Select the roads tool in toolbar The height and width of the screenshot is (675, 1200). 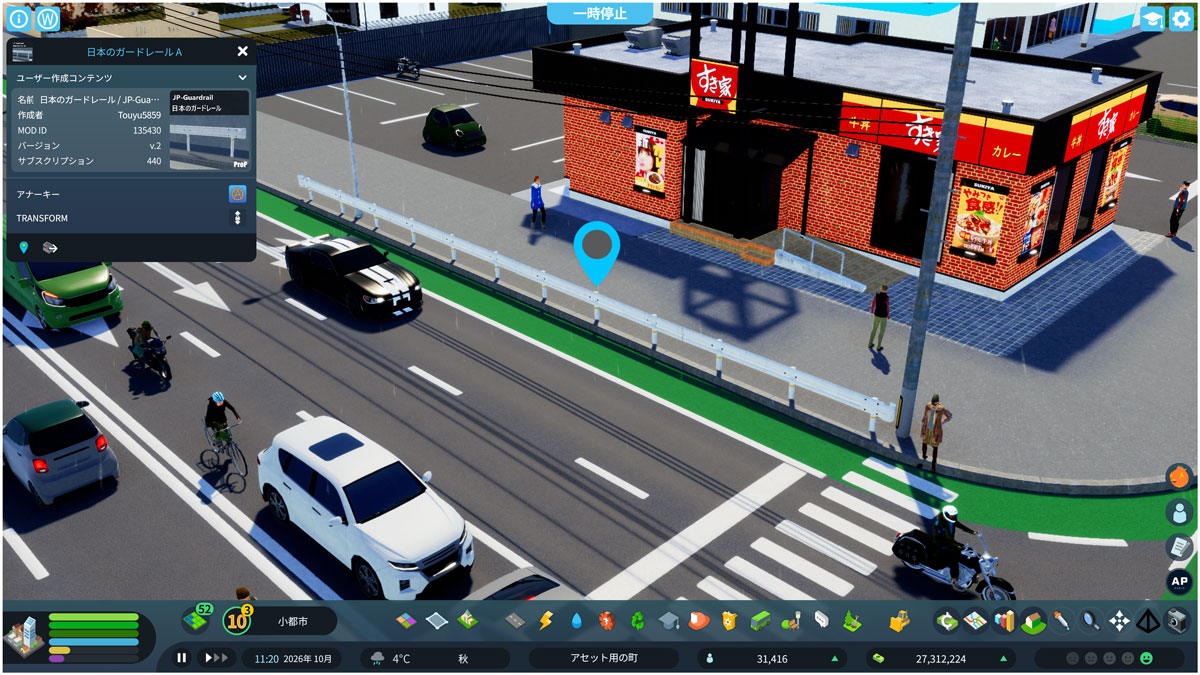tap(516, 621)
